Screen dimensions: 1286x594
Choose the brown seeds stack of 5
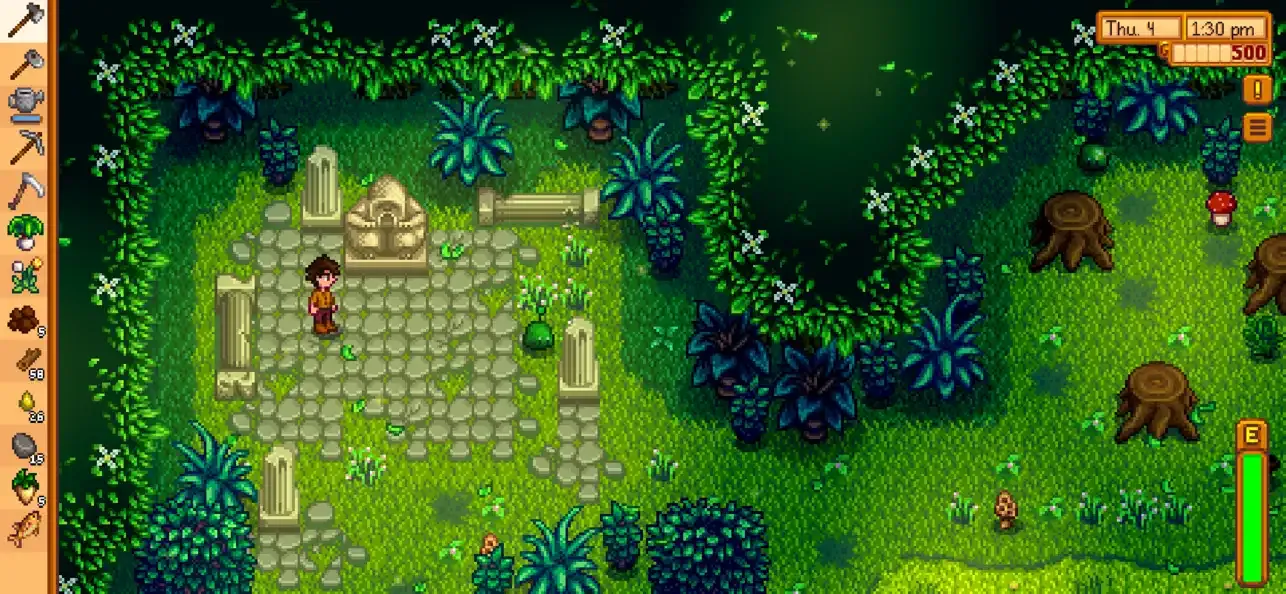point(24,319)
